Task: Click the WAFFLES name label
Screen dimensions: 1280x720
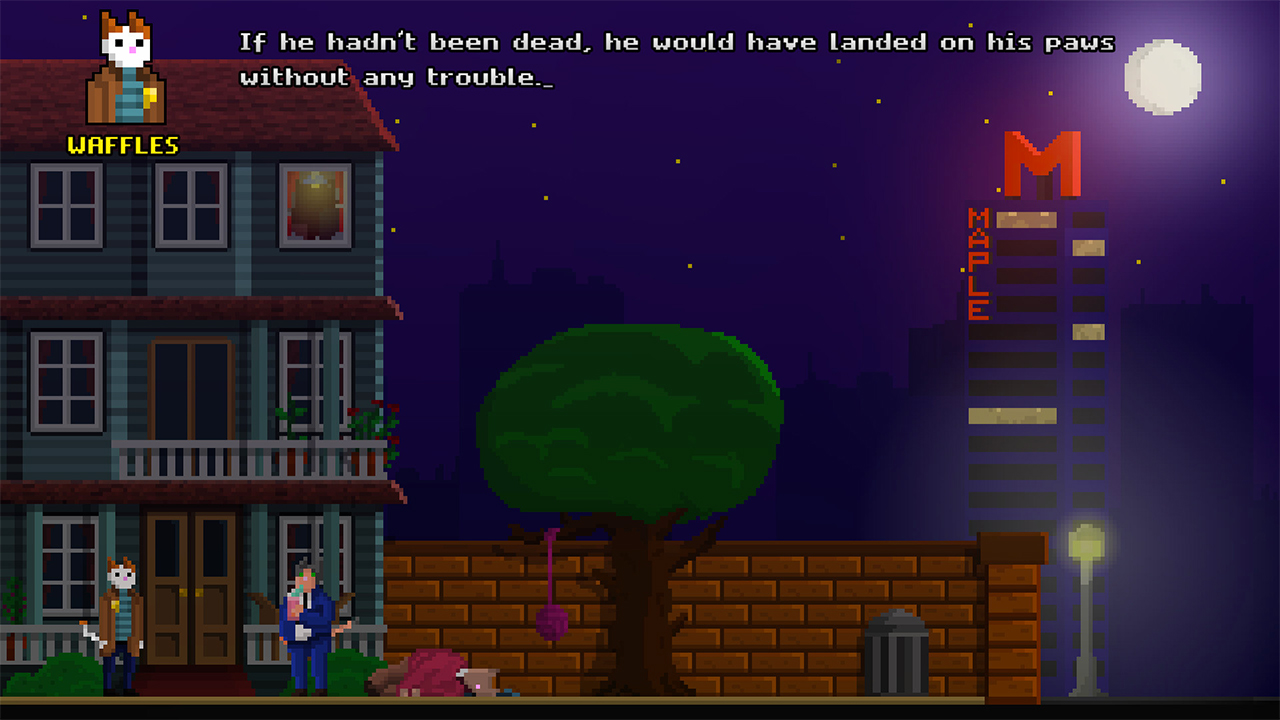Action: pyautogui.click(x=120, y=145)
